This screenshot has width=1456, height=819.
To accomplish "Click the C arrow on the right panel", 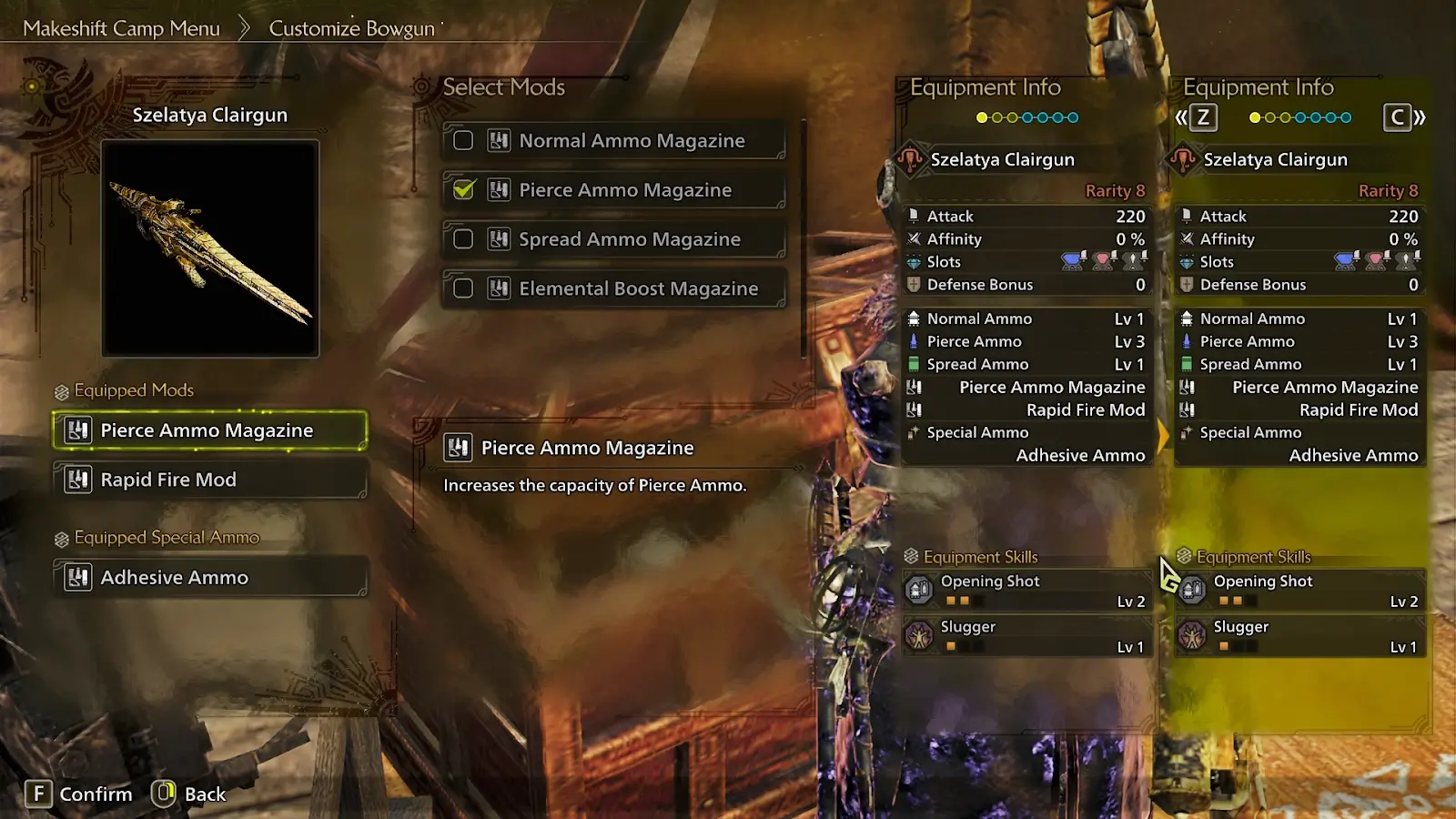I will (1399, 117).
